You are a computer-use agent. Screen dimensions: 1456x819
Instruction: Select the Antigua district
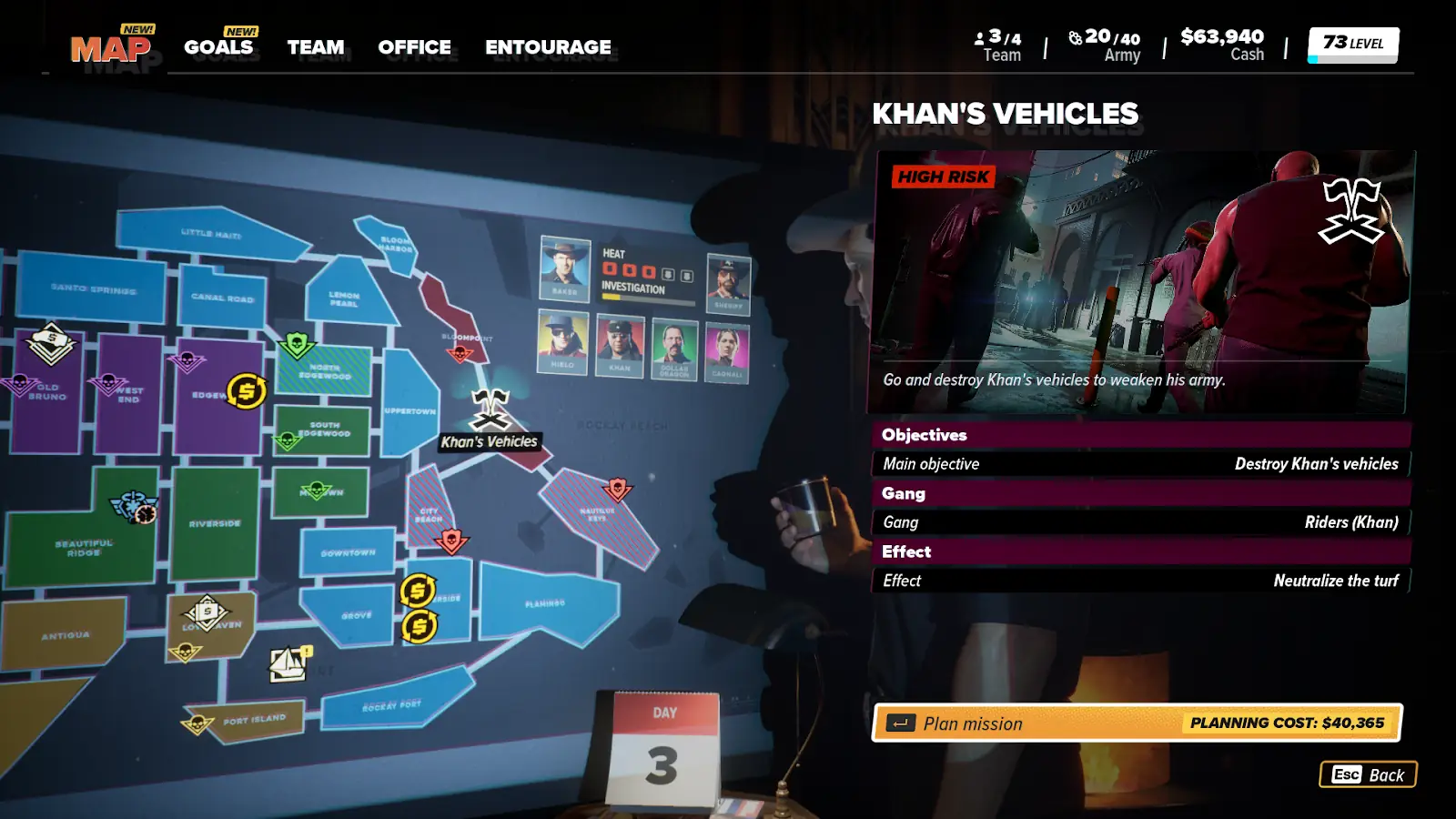pyautogui.click(x=66, y=635)
